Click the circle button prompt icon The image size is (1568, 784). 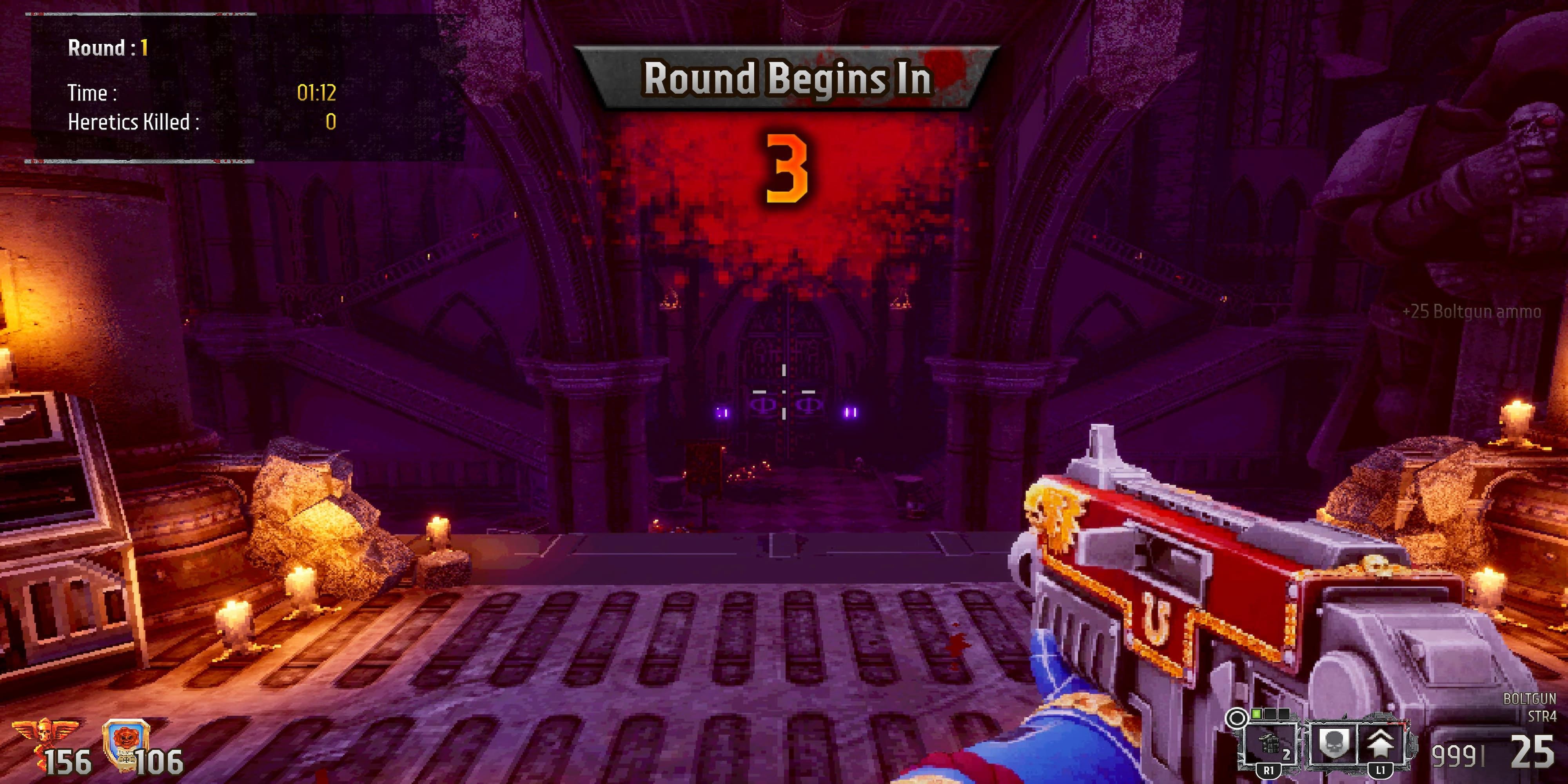click(1236, 718)
